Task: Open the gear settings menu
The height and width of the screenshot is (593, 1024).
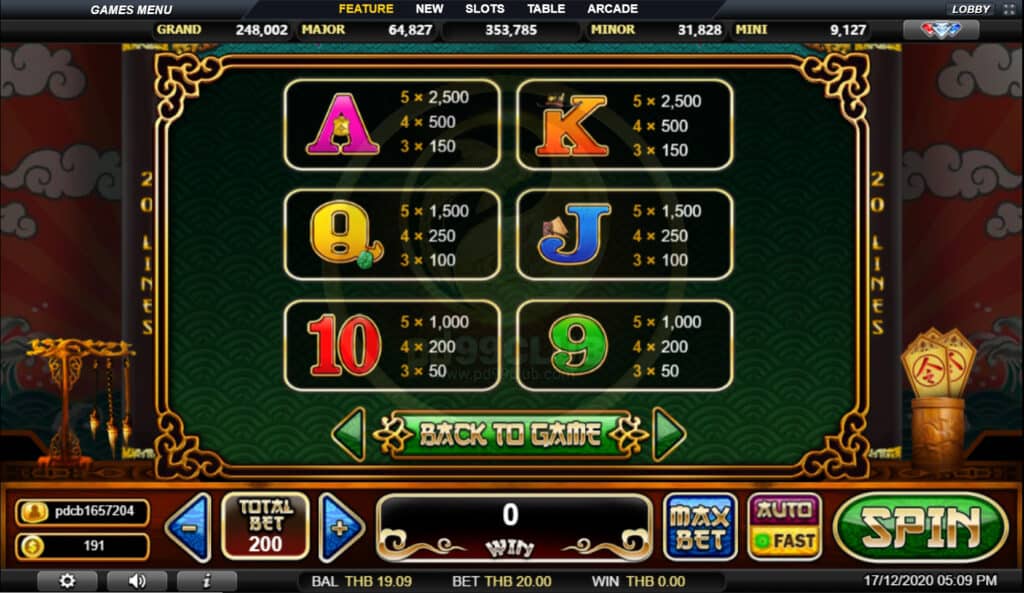Action: [67, 580]
